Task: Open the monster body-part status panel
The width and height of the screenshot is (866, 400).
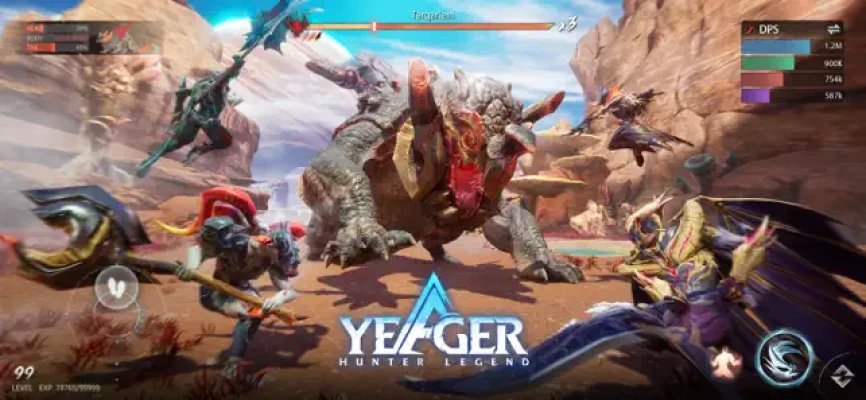Action: click(x=80, y=38)
